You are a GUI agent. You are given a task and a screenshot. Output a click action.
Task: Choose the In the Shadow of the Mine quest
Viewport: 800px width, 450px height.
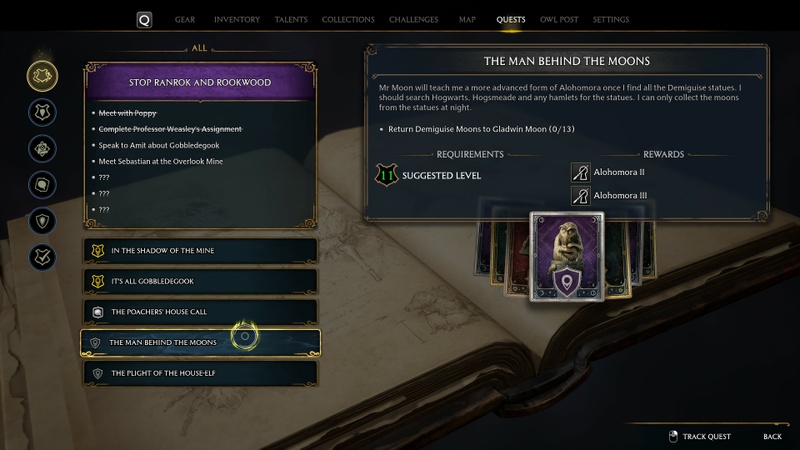[201, 250]
